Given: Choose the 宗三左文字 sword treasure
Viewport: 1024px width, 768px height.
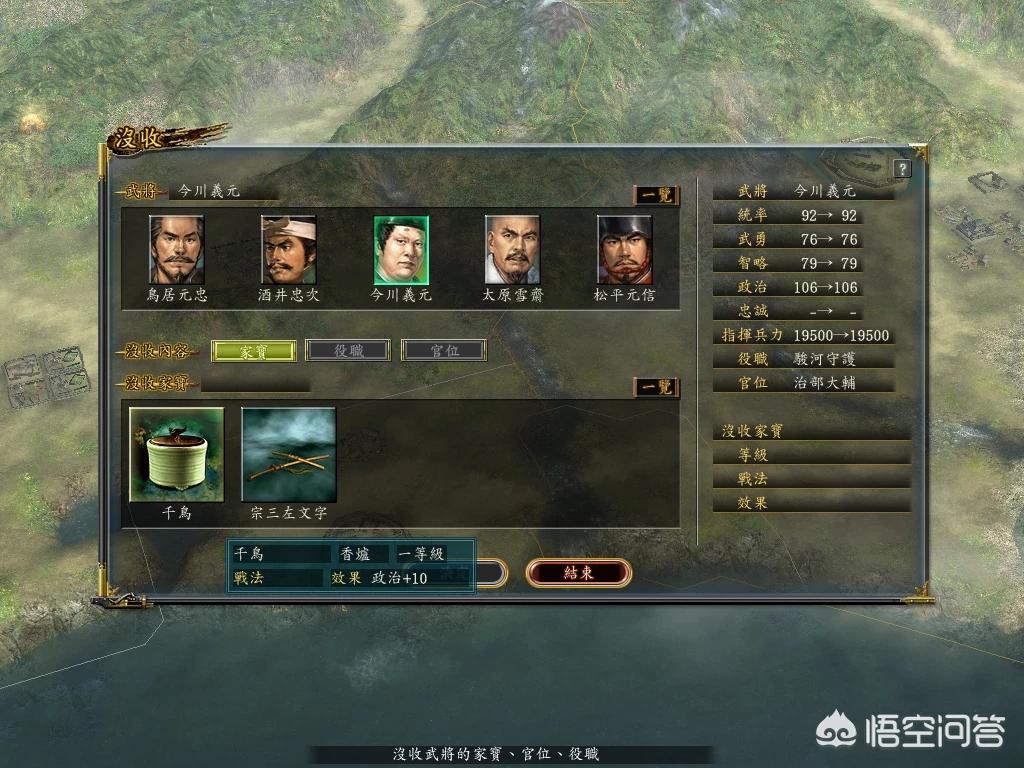Looking at the screenshot, I should (x=289, y=454).
